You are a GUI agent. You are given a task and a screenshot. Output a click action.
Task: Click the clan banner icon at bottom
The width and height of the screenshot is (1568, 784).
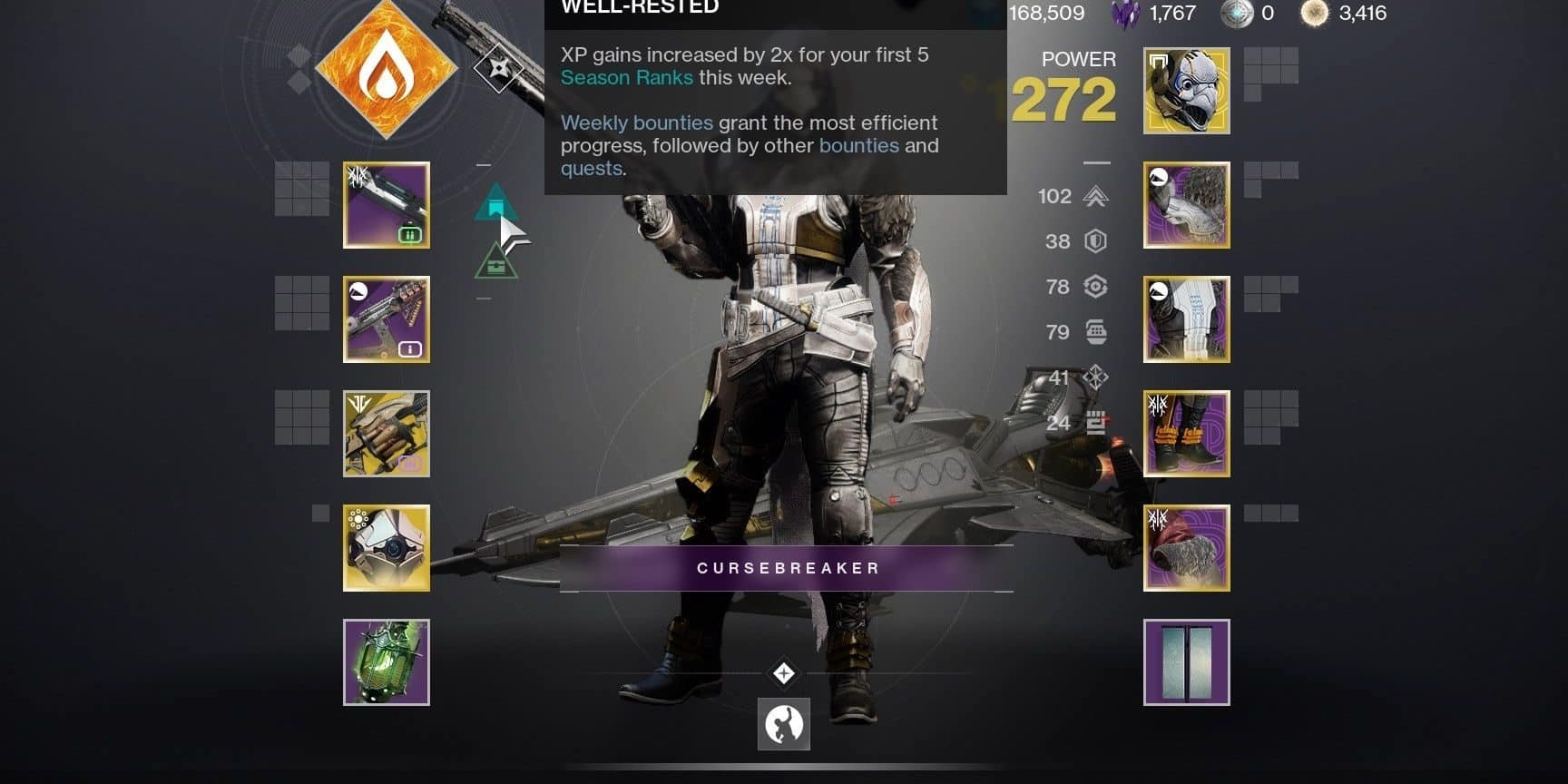click(782, 725)
